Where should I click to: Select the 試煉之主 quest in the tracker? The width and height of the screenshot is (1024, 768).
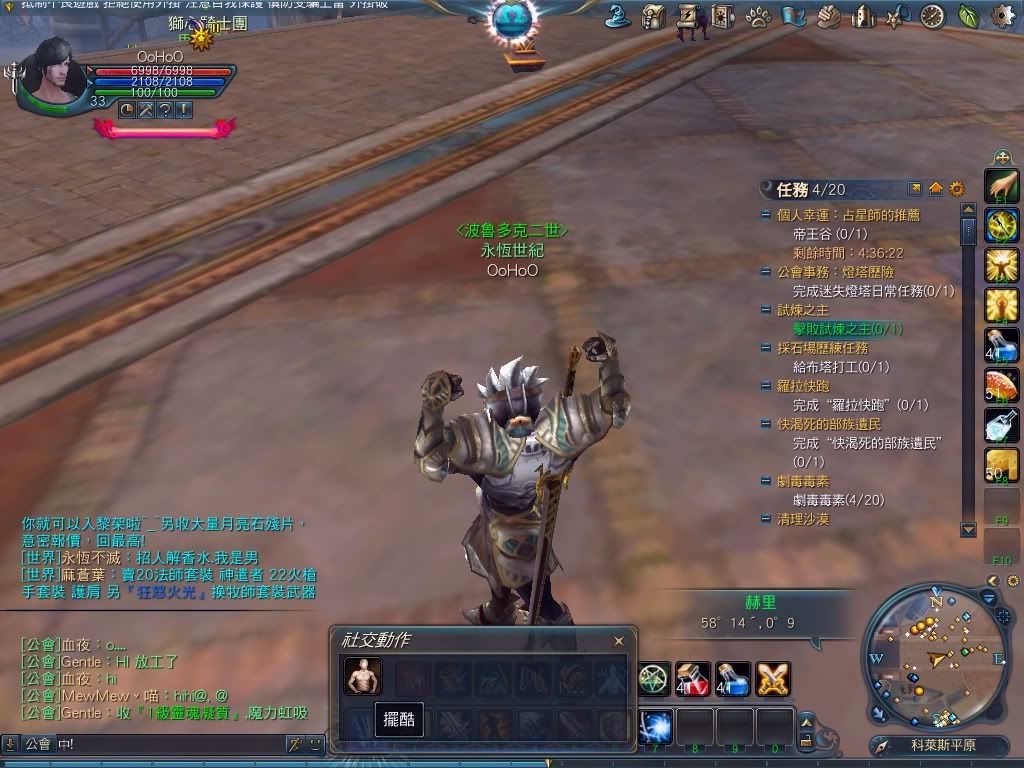point(804,310)
